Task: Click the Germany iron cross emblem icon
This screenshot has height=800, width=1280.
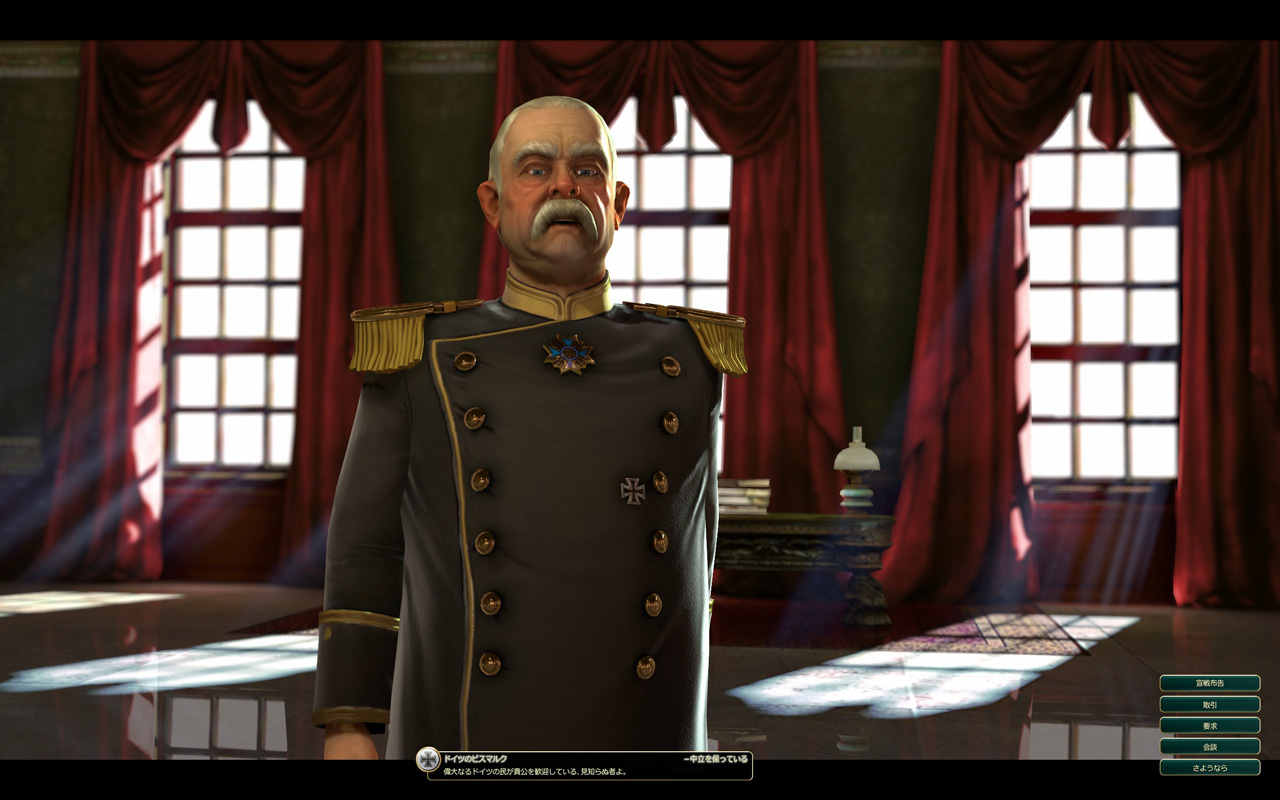Action: (428, 759)
